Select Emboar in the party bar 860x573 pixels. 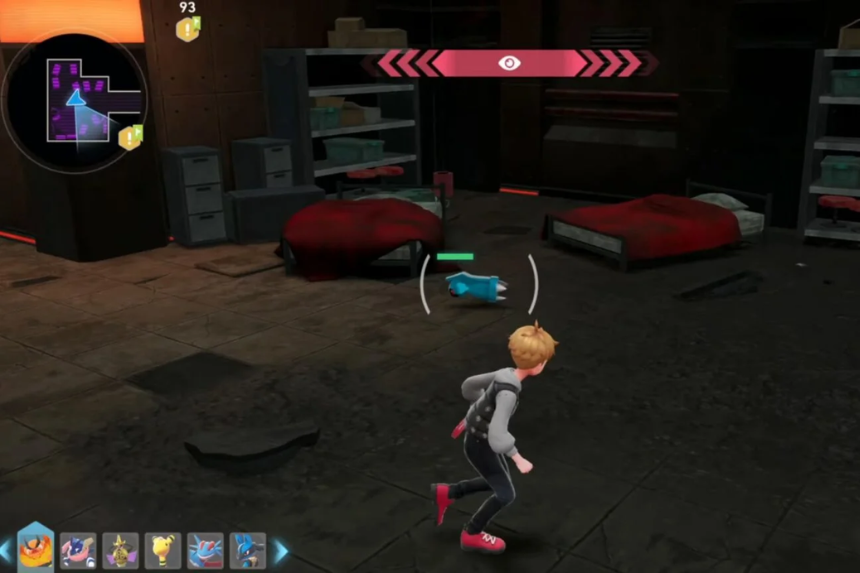click(x=36, y=549)
